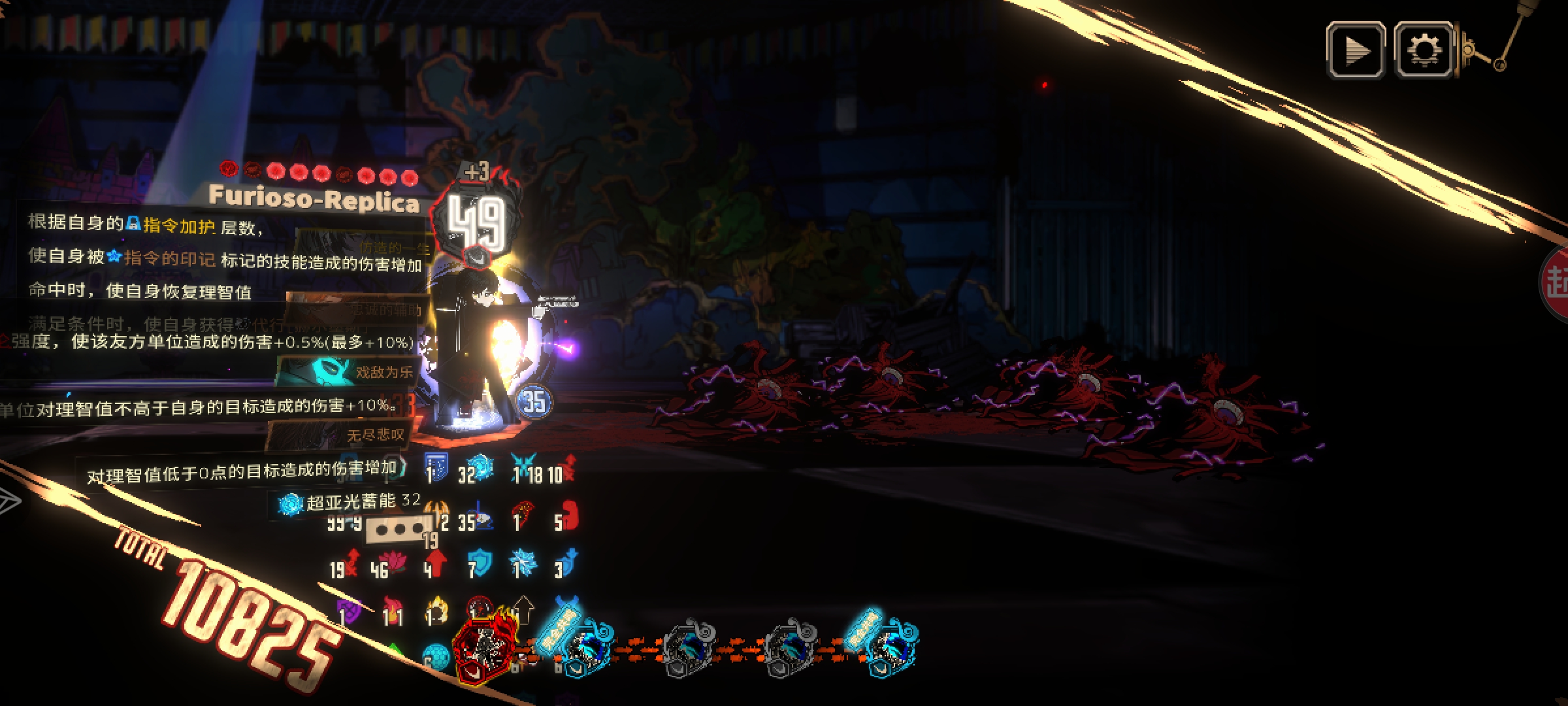Open the gear settings menu
Screen dimensions: 1568x706
point(1424,50)
